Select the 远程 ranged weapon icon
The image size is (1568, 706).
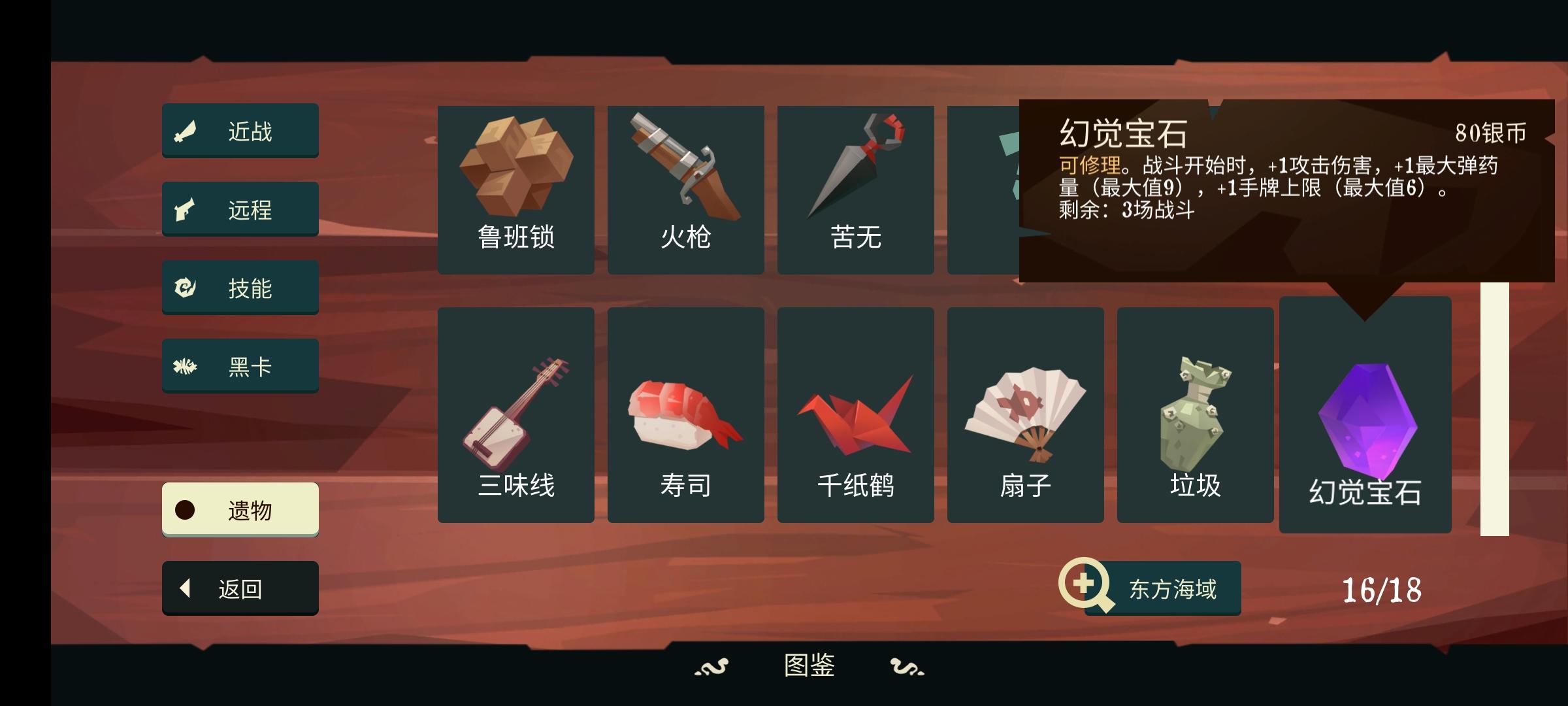[186, 209]
